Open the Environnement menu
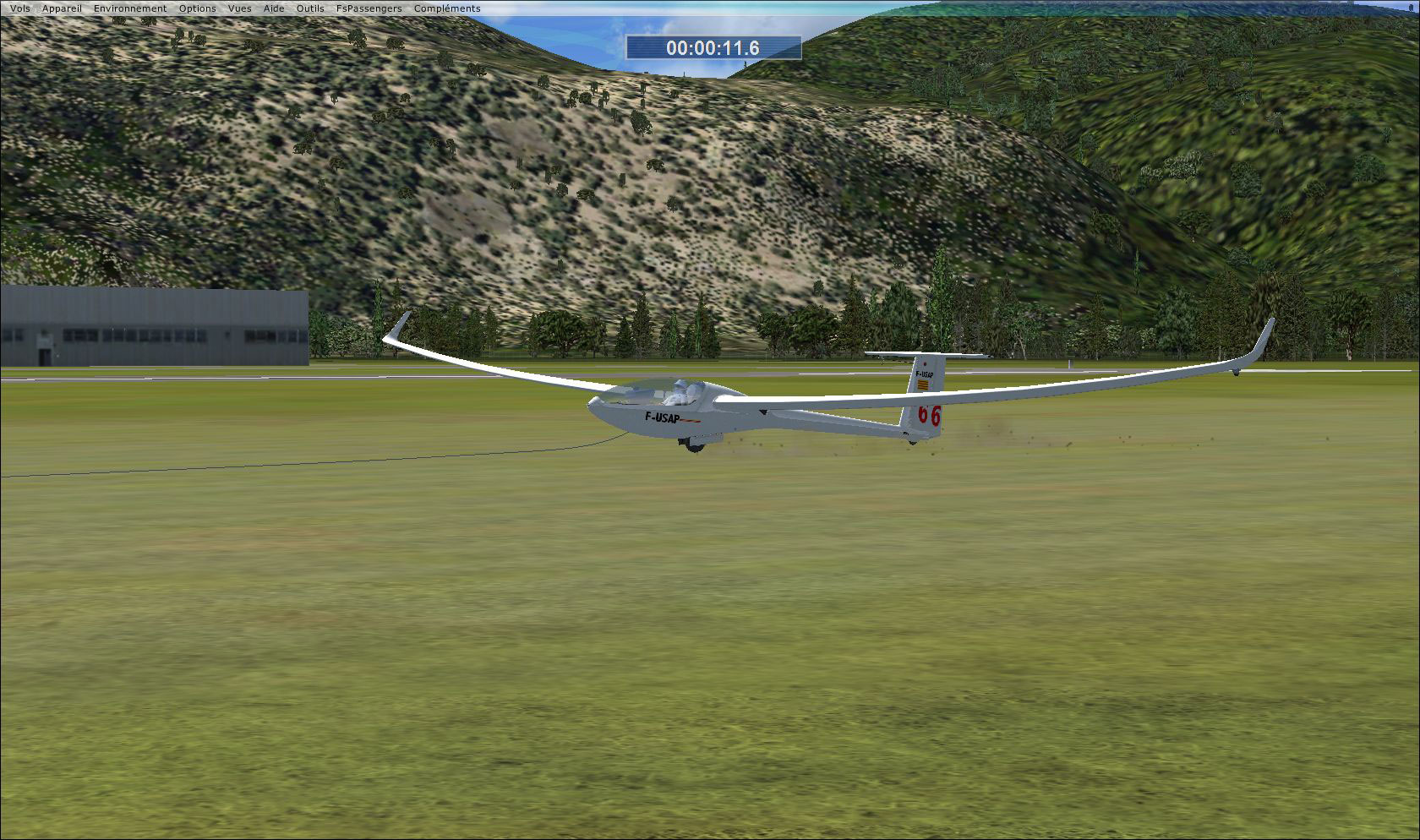Image resolution: width=1420 pixels, height=840 pixels. coord(130,8)
